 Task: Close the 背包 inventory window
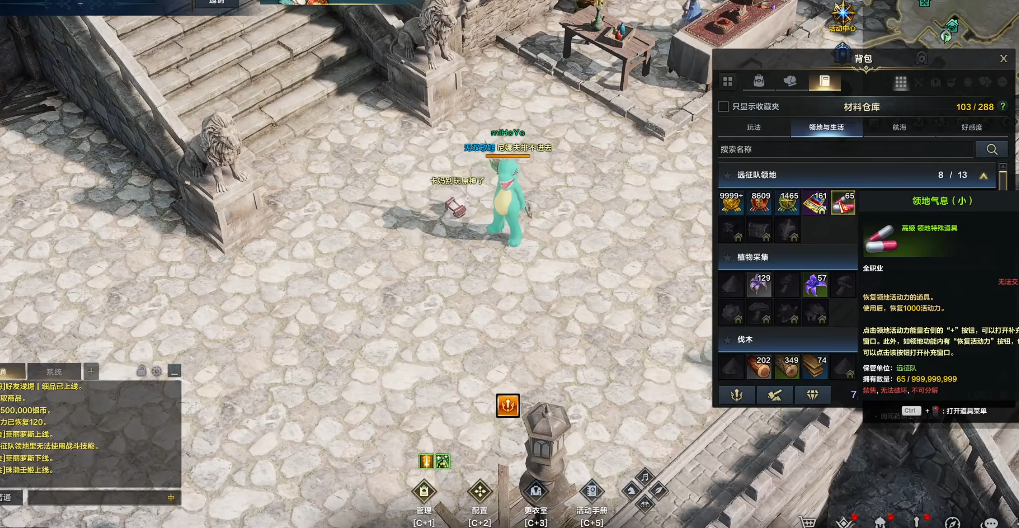point(1003,59)
